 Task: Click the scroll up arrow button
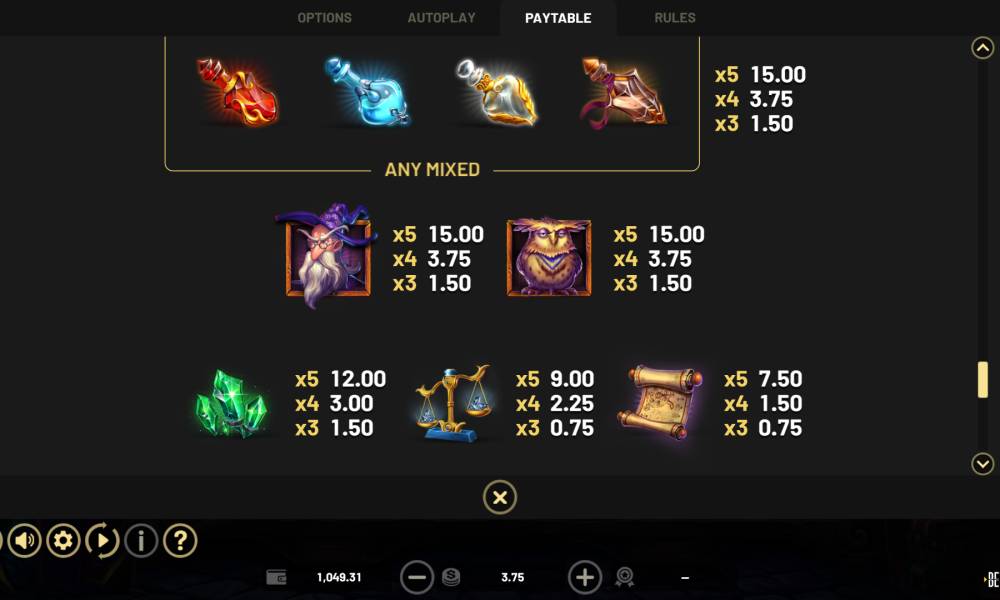coord(983,48)
